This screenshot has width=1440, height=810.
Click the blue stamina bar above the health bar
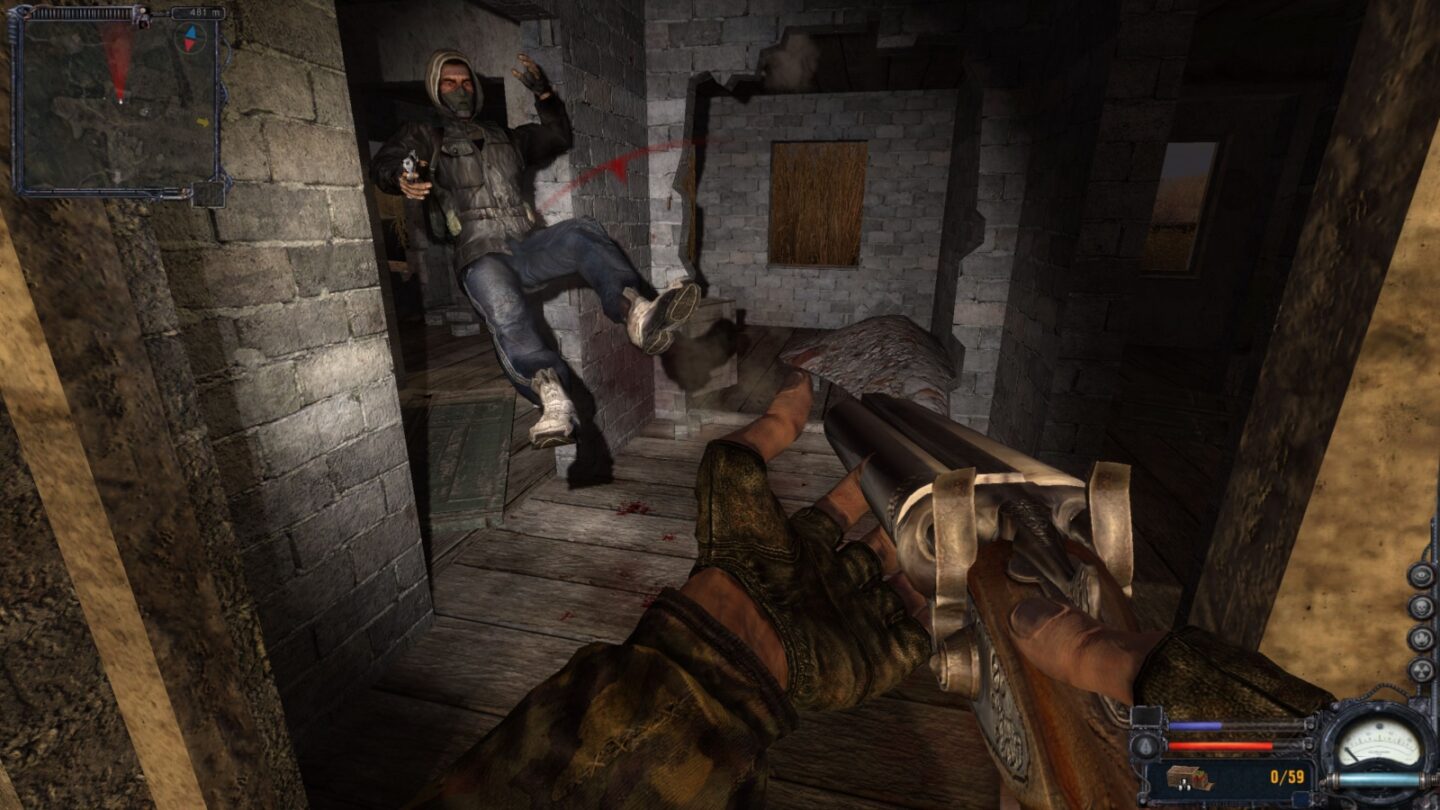point(1195,725)
